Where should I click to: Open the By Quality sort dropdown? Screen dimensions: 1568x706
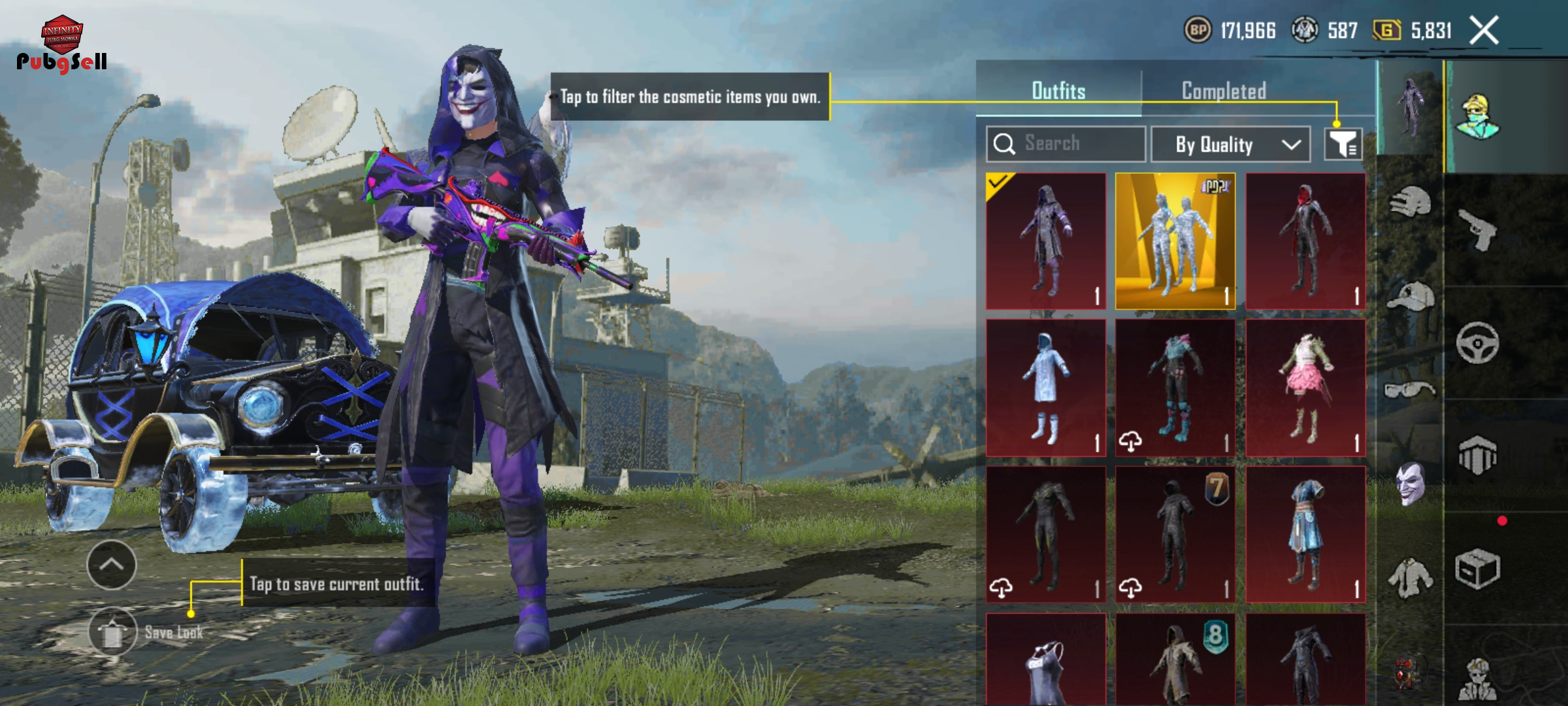1230,144
